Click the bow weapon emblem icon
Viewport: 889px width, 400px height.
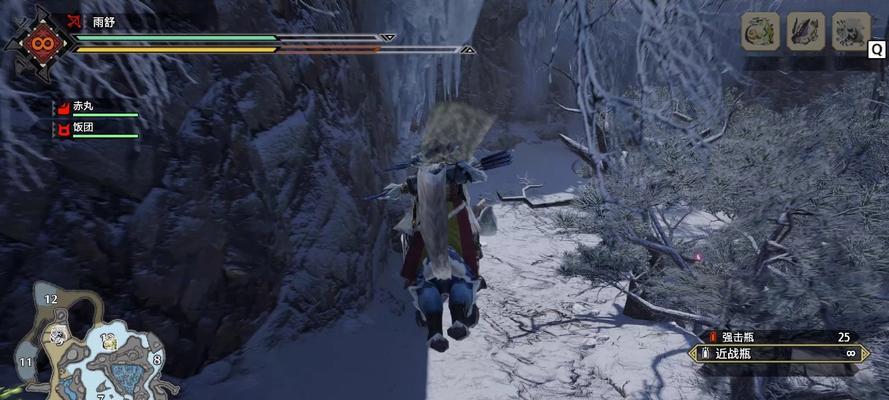(x=41, y=43)
